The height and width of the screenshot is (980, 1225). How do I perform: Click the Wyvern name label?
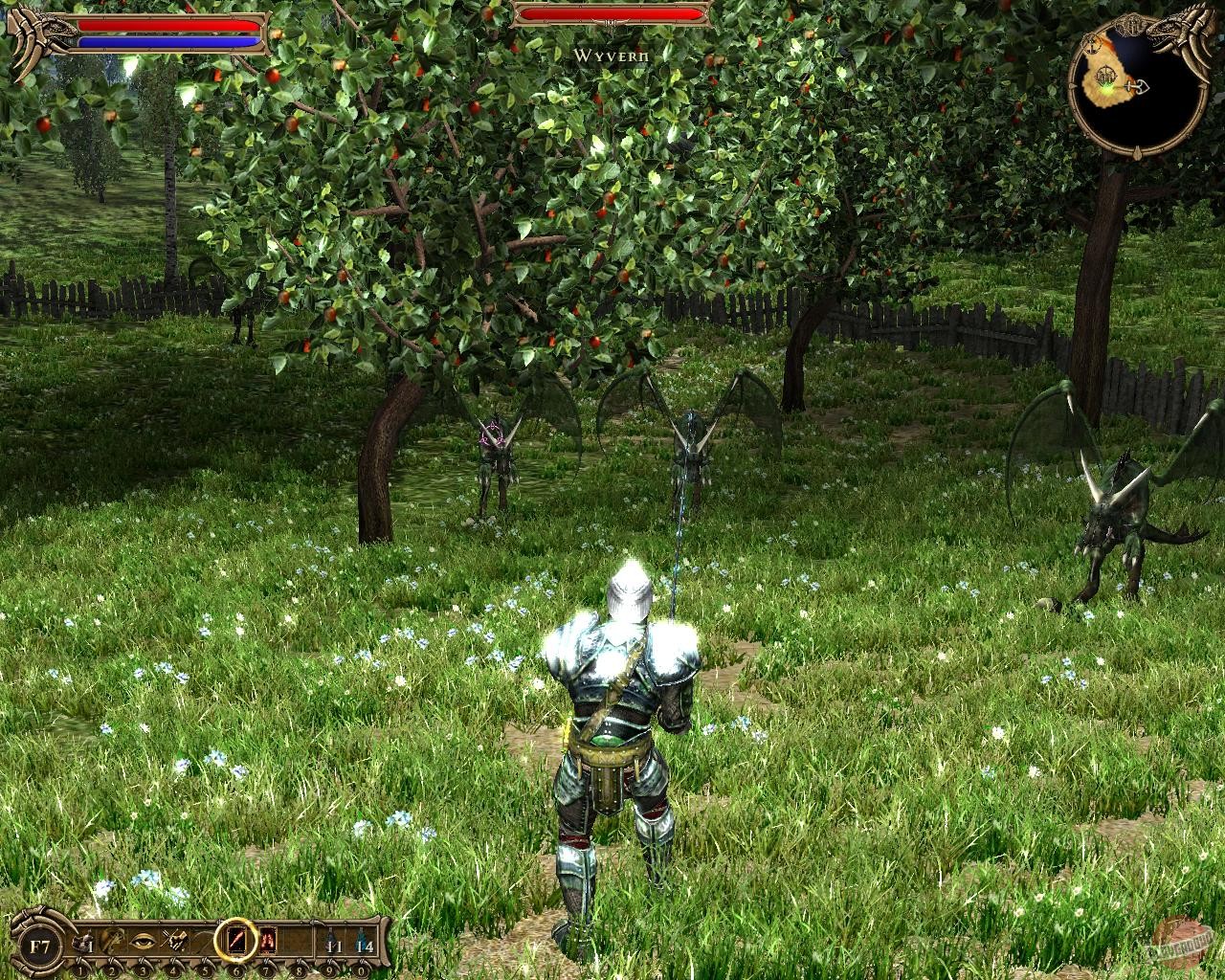tap(610, 57)
